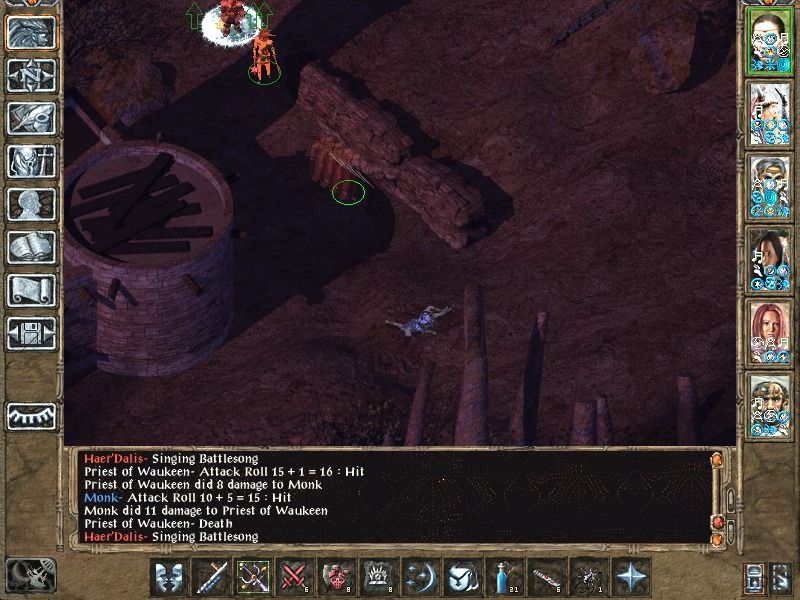Activate the four-pointed star action button
This screenshot has width=800, height=600.
tap(631, 577)
